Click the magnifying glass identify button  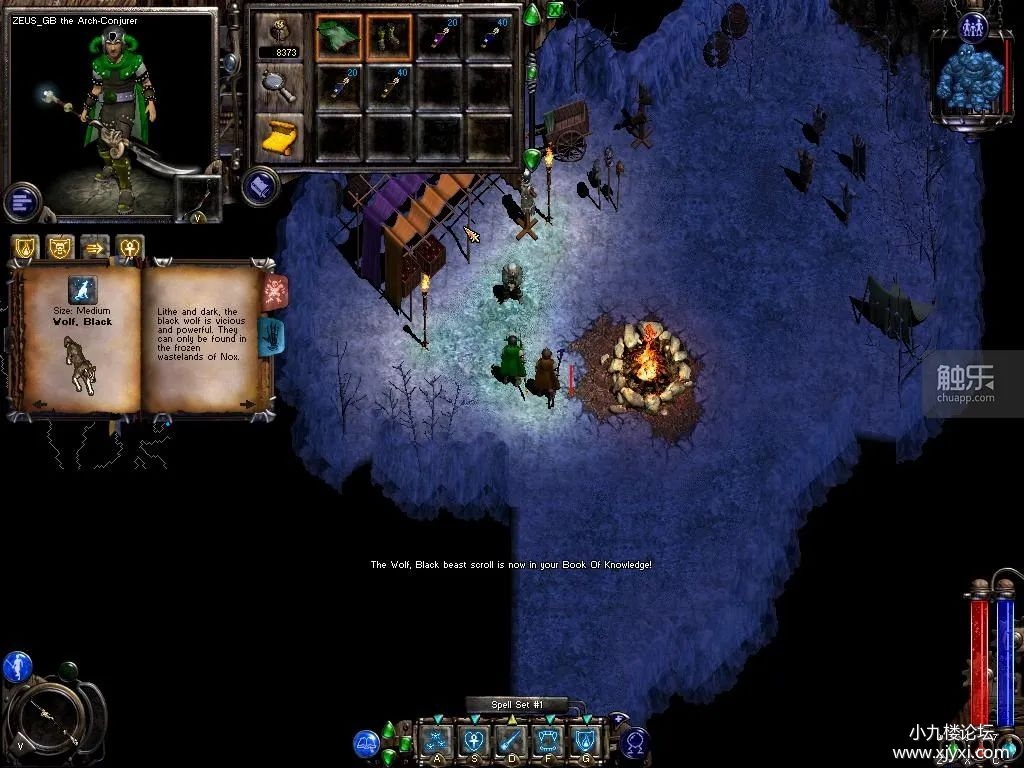pyautogui.click(x=279, y=86)
